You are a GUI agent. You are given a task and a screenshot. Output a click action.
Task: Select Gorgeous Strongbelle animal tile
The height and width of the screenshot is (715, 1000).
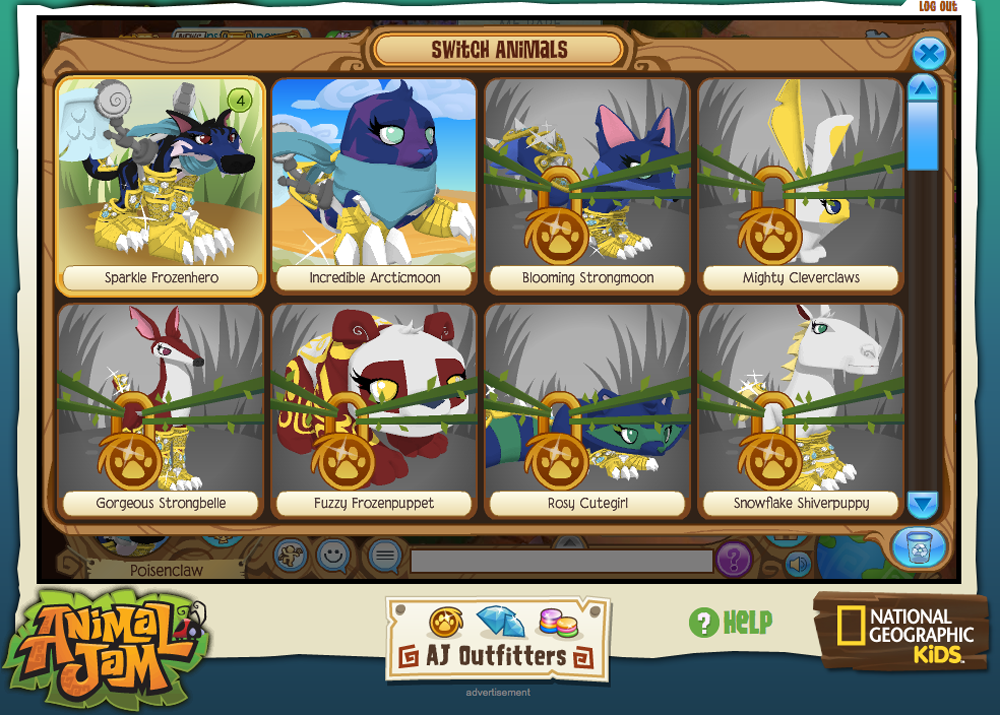[x=160, y=410]
